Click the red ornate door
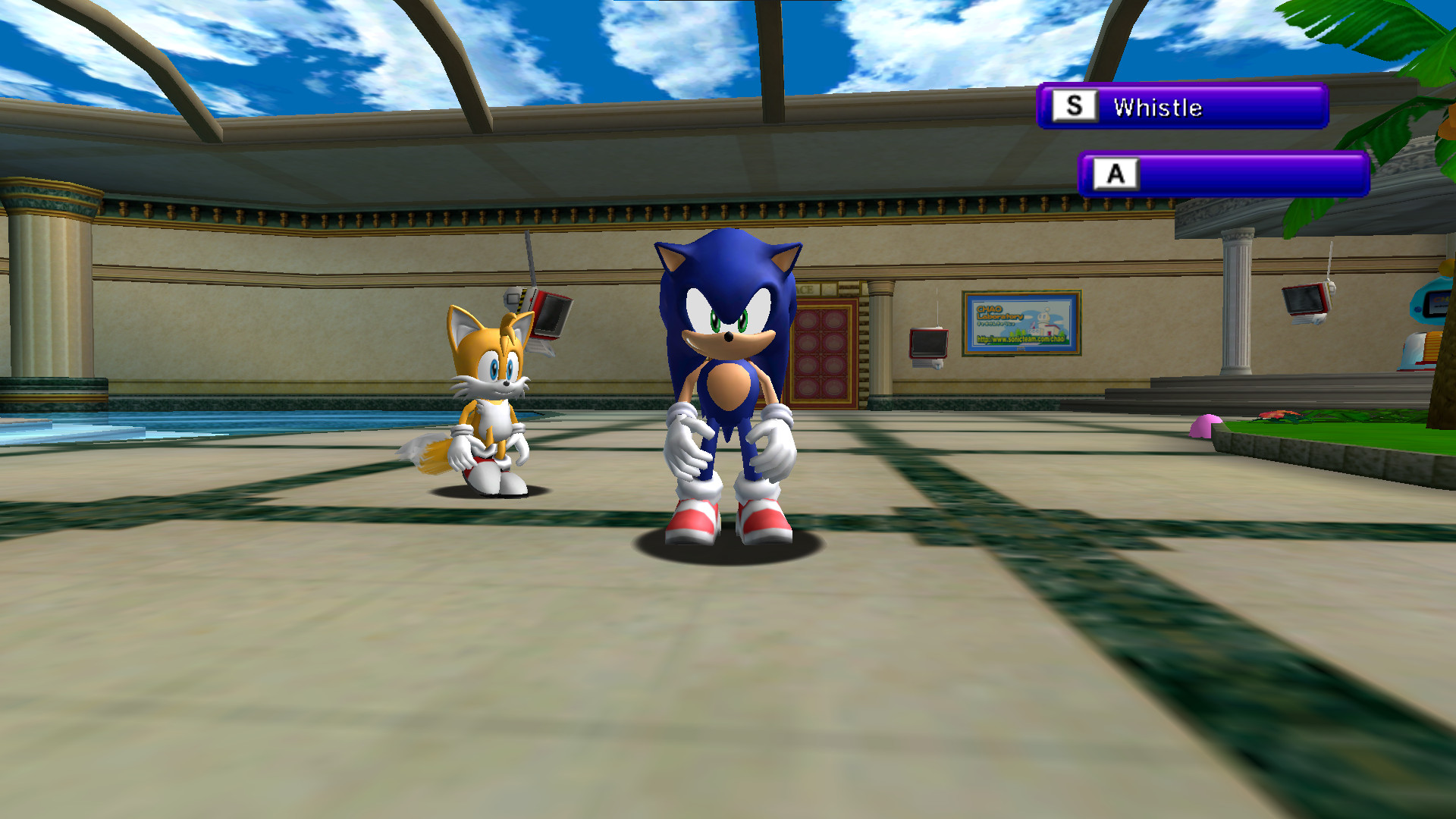Viewport: 1456px width, 819px height. pos(823,353)
